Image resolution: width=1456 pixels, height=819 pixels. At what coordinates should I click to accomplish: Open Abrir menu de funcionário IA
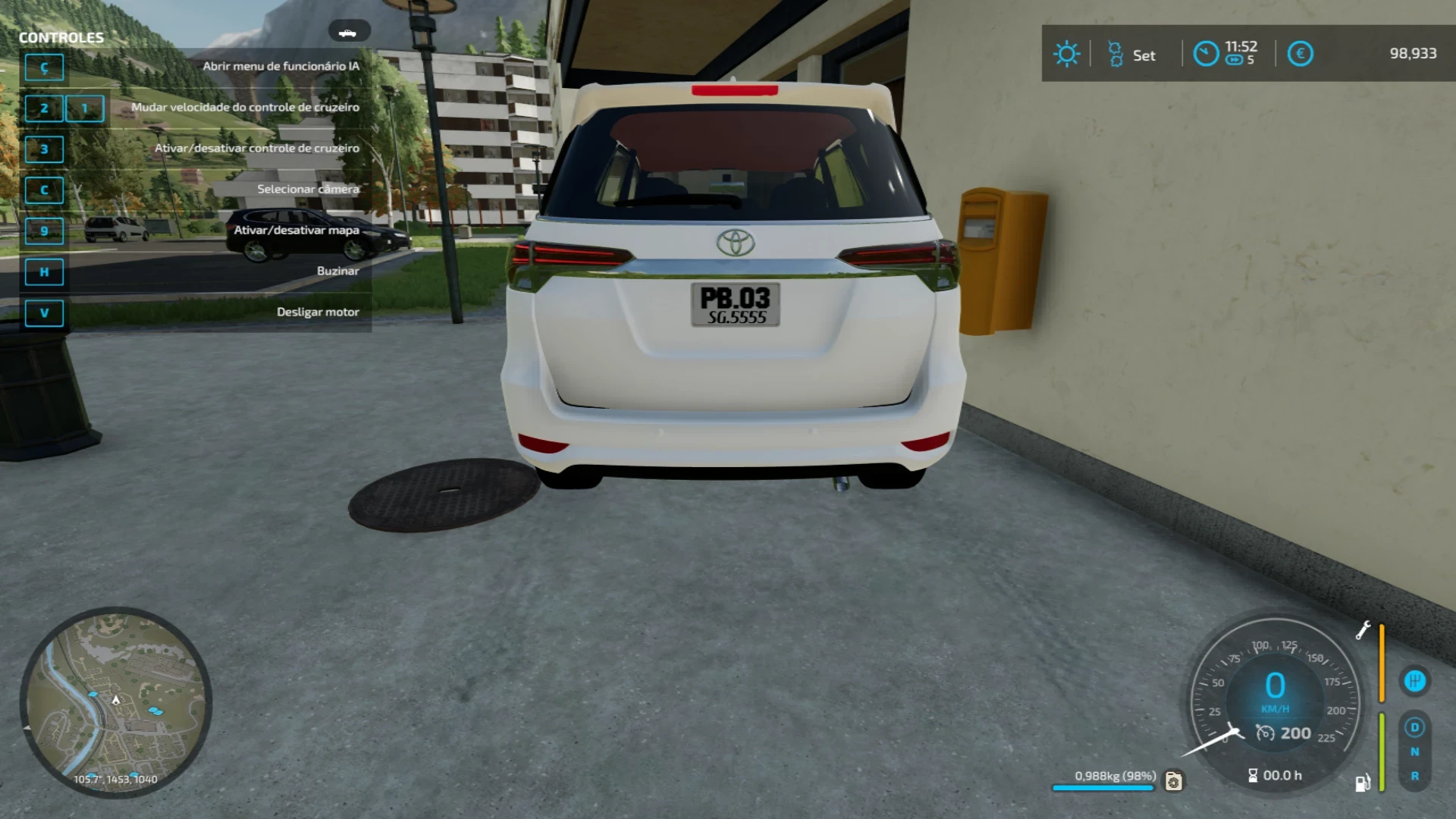tap(281, 66)
